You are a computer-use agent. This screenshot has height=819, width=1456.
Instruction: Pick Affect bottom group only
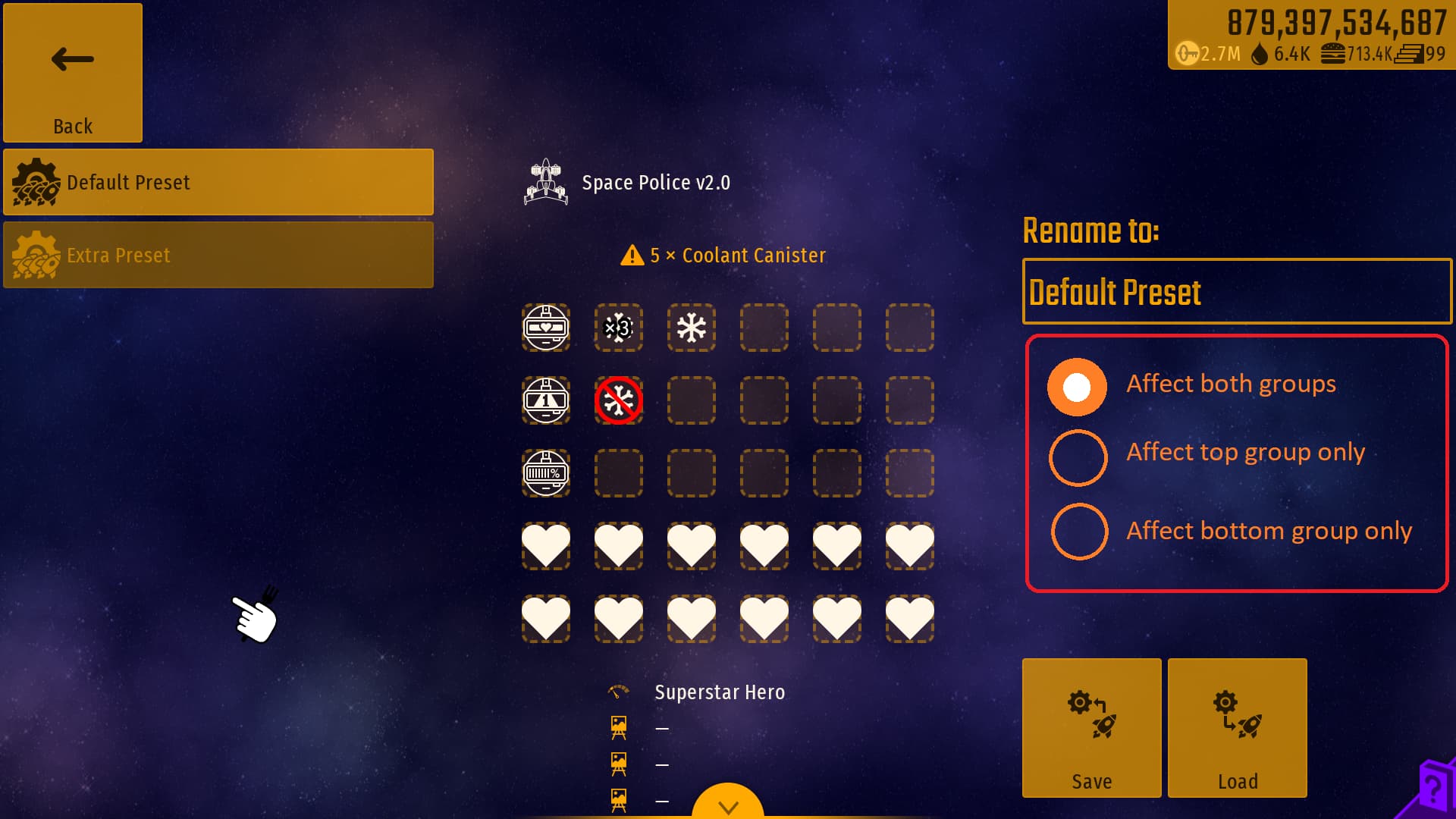tap(1079, 531)
